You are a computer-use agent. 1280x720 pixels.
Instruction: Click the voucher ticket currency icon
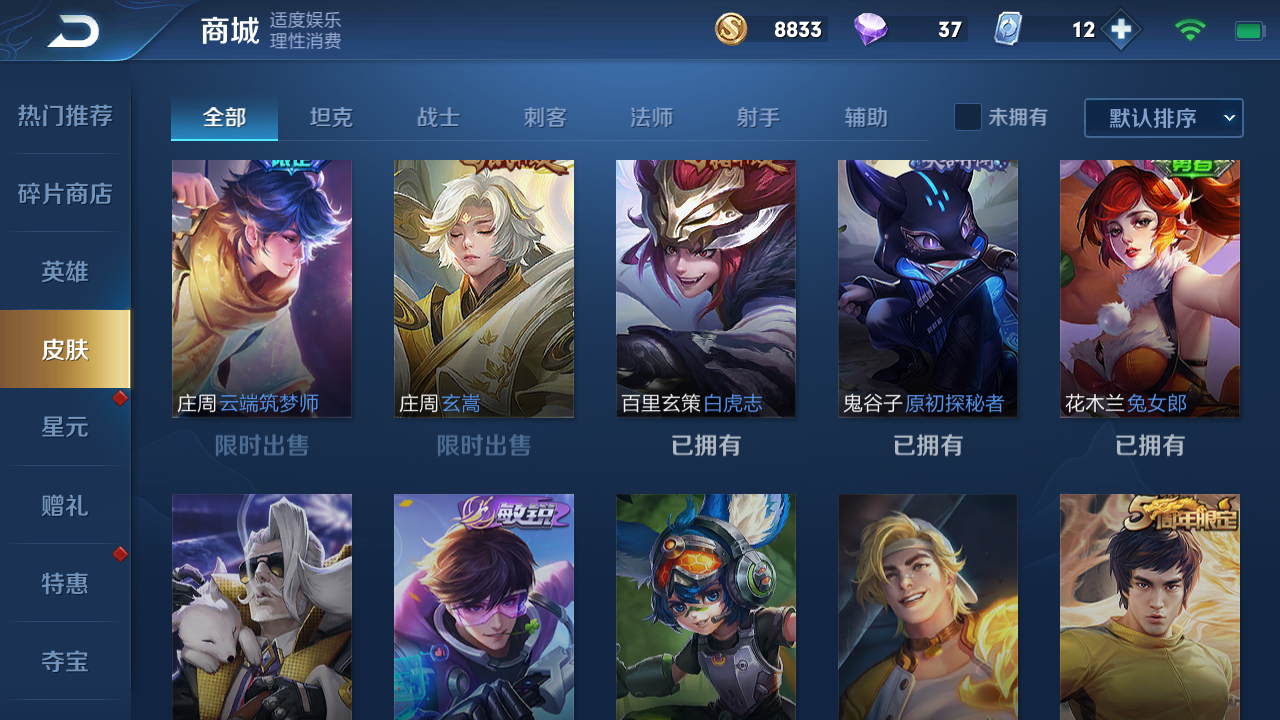pos(1010,30)
